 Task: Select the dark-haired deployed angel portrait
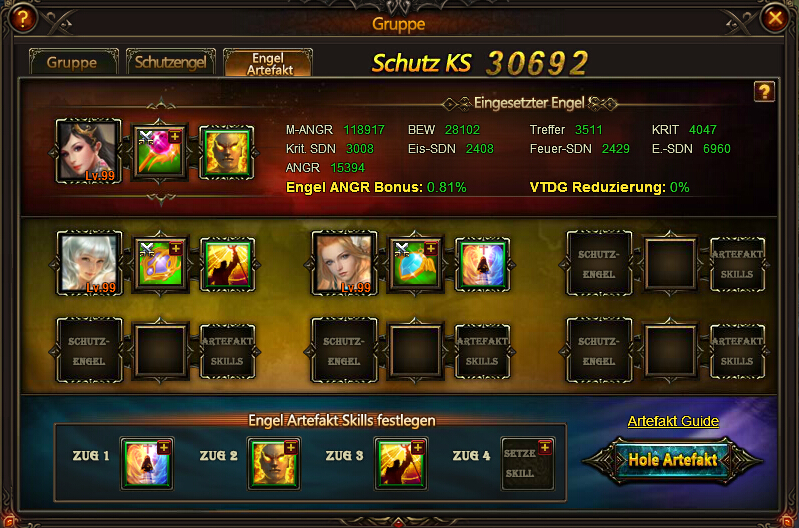[88, 151]
